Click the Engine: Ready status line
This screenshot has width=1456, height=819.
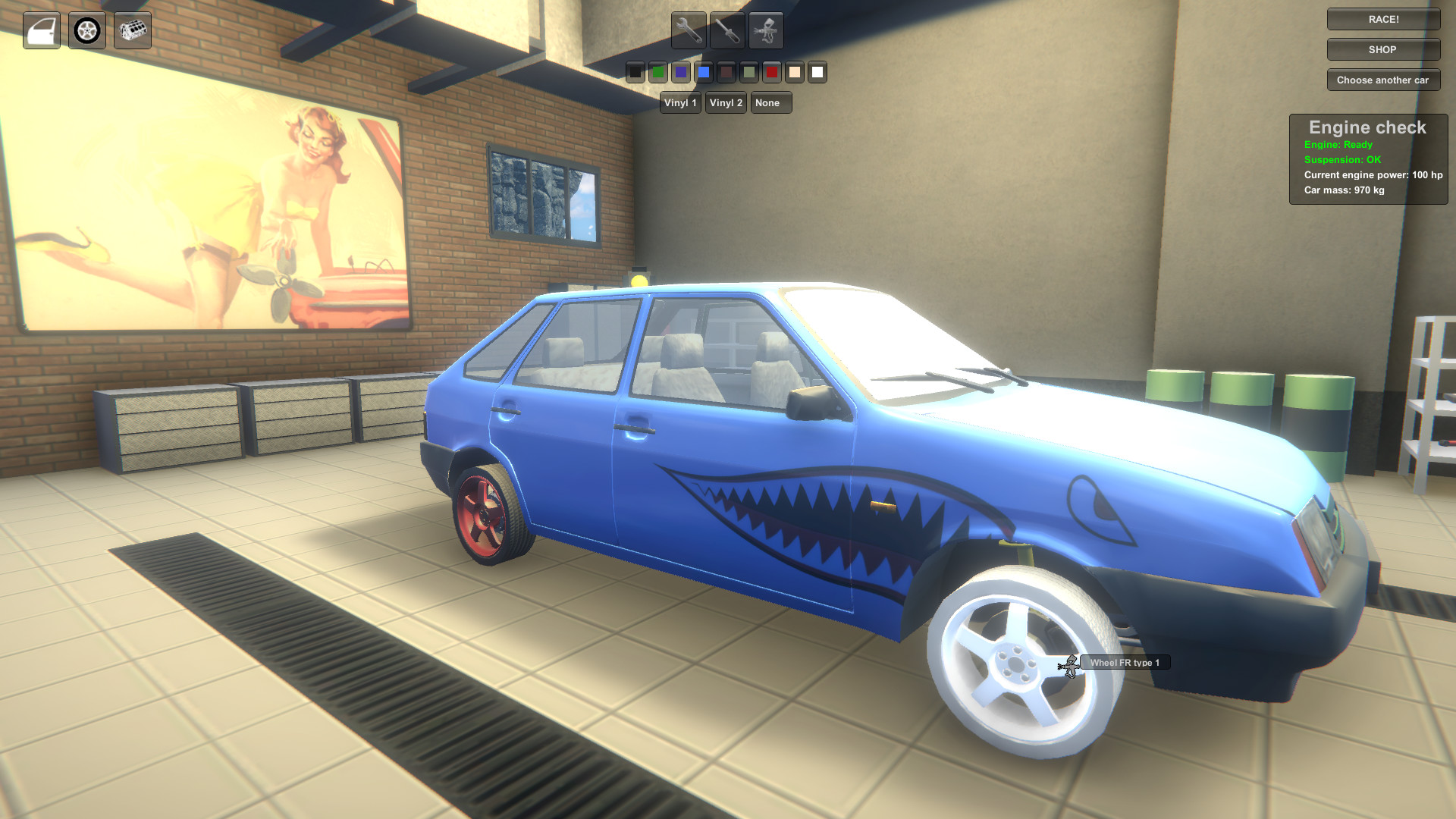tap(1338, 144)
